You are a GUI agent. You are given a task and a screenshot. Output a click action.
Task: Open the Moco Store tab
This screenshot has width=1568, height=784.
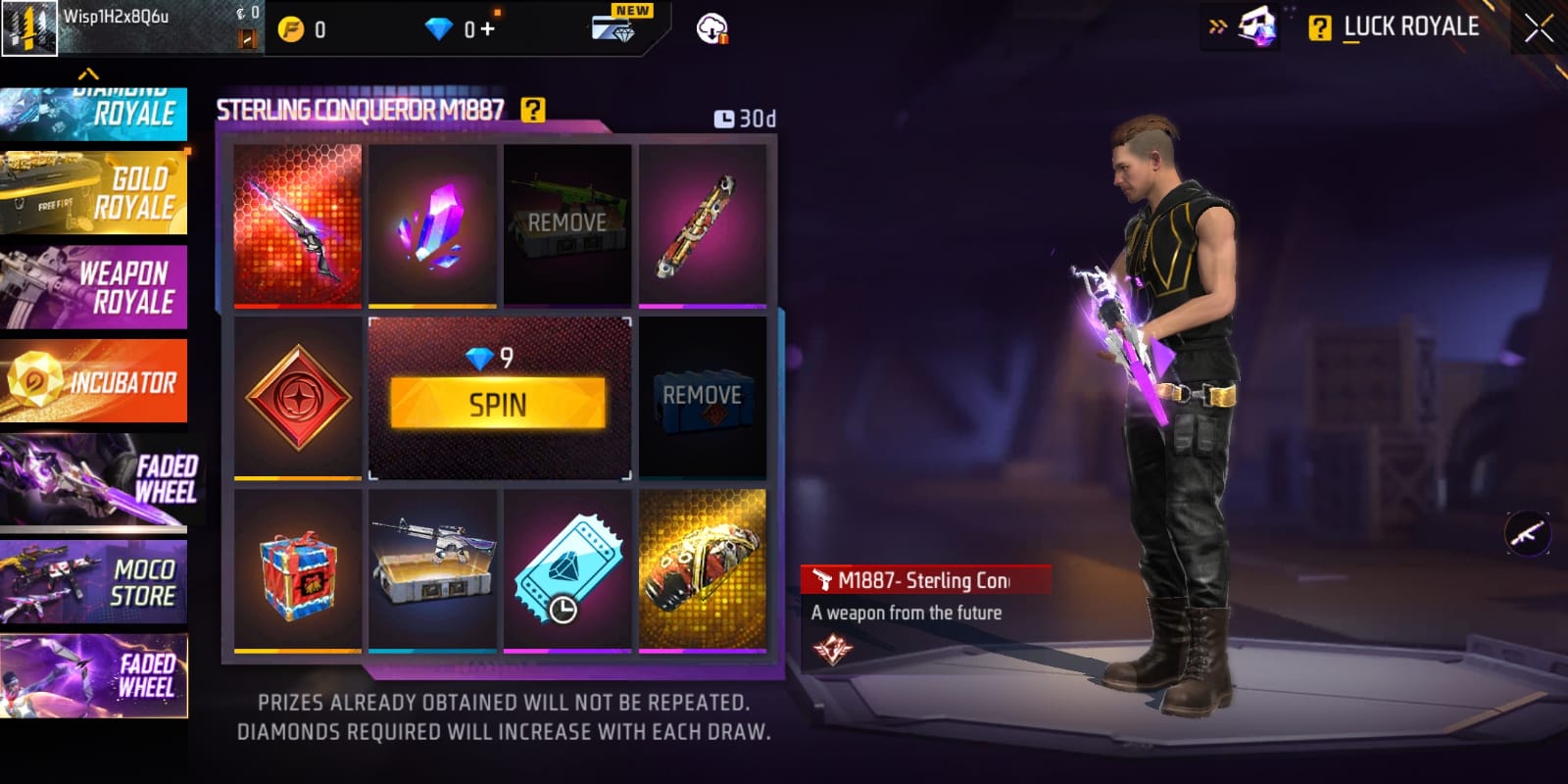tap(94, 582)
